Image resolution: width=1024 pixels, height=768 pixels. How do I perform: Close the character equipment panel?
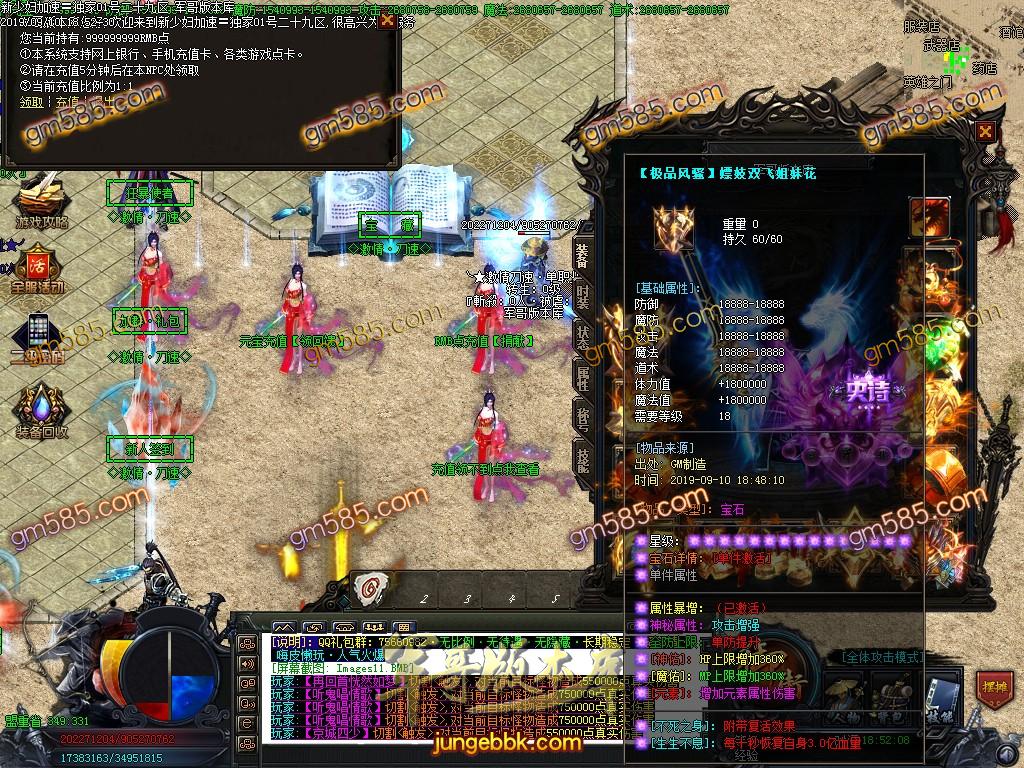986,131
